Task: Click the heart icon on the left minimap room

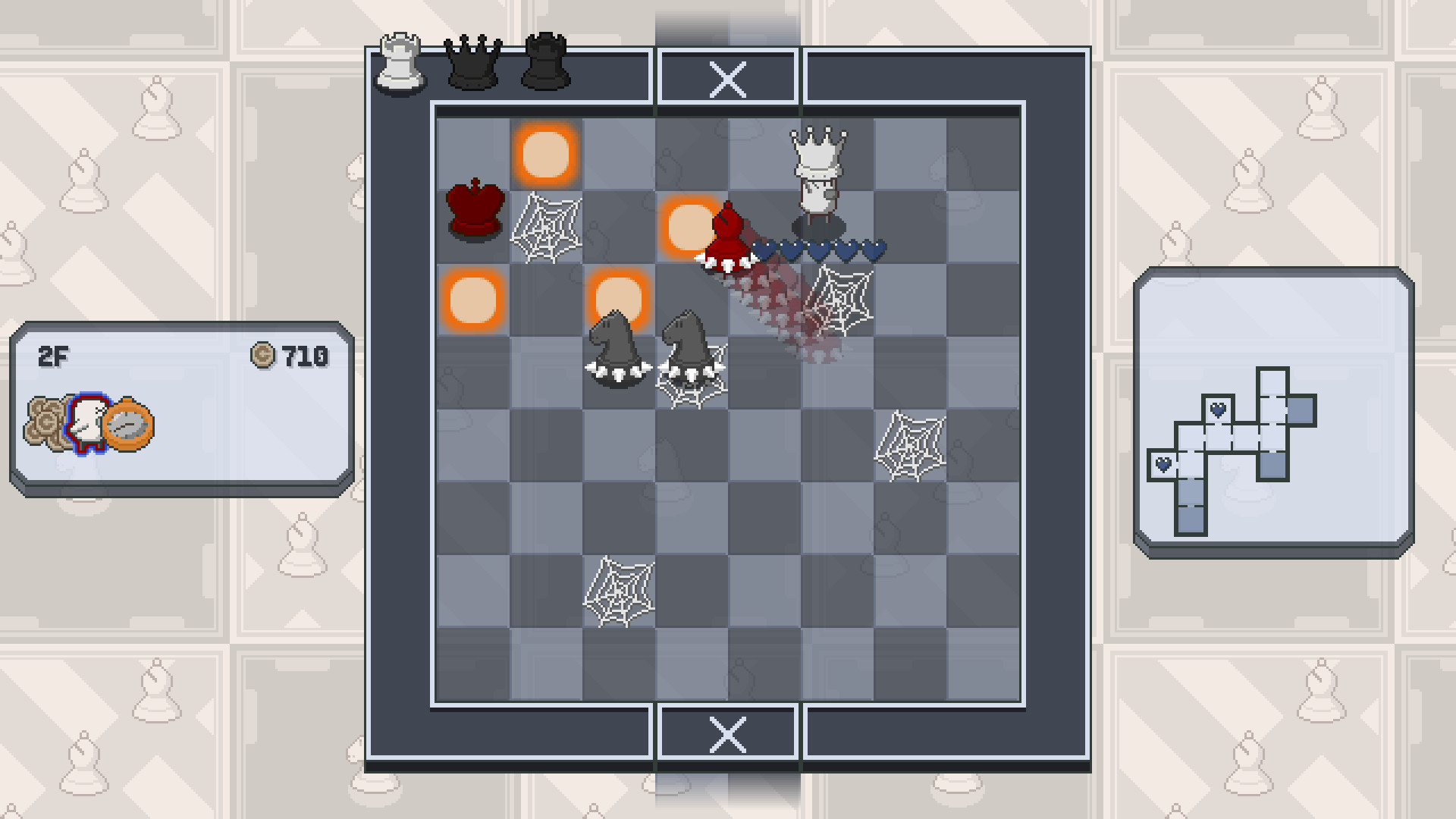Action: (1163, 463)
